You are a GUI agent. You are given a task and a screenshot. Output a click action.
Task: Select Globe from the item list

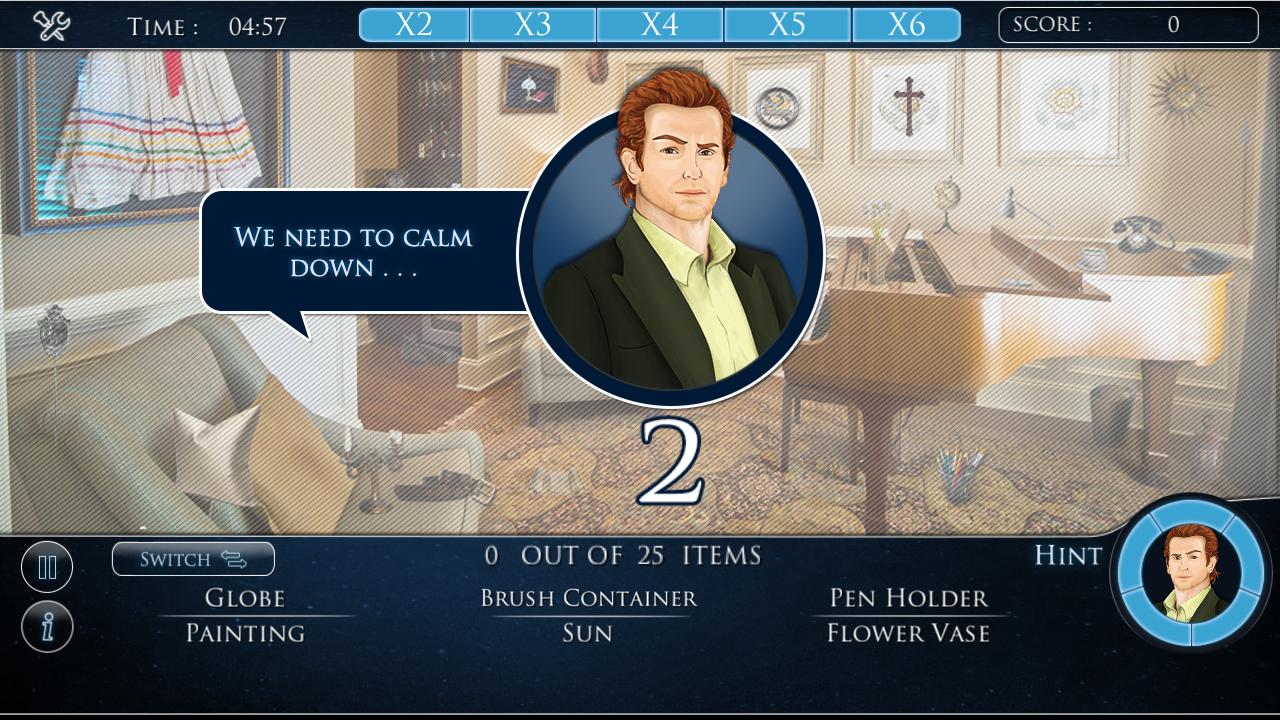pyautogui.click(x=246, y=598)
